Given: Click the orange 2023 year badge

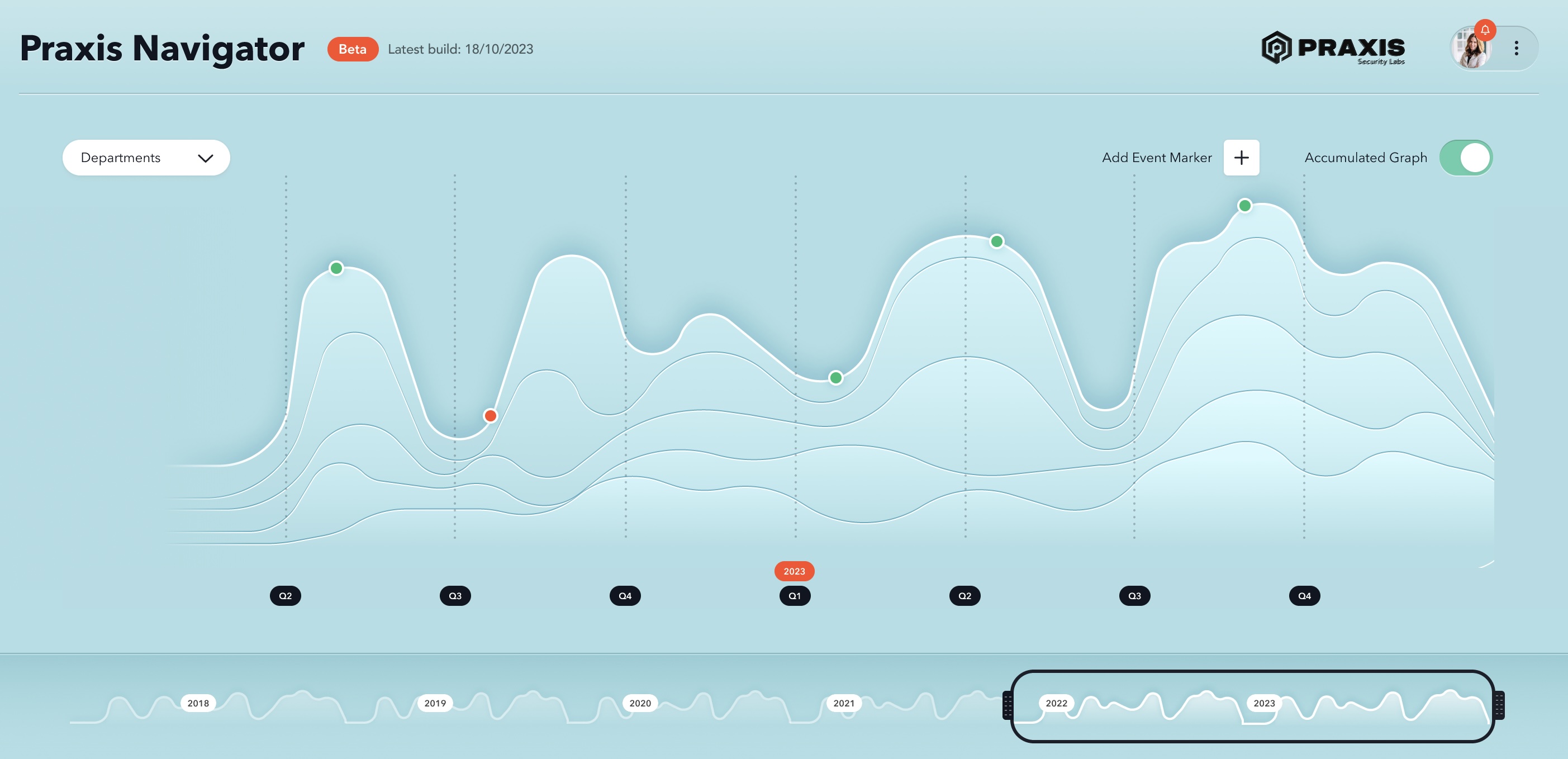Looking at the screenshot, I should (x=795, y=571).
